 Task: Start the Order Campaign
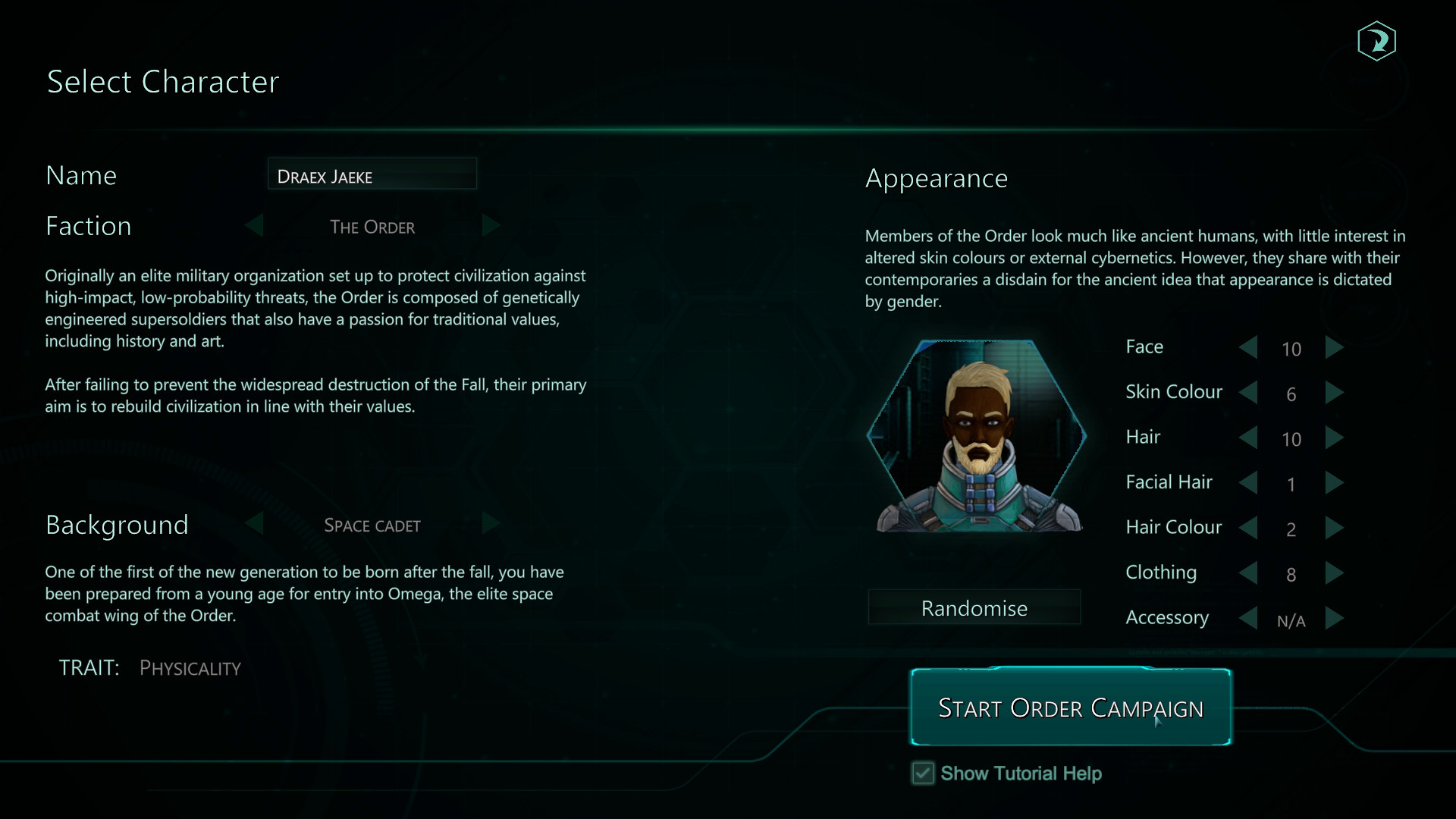click(1070, 708)
